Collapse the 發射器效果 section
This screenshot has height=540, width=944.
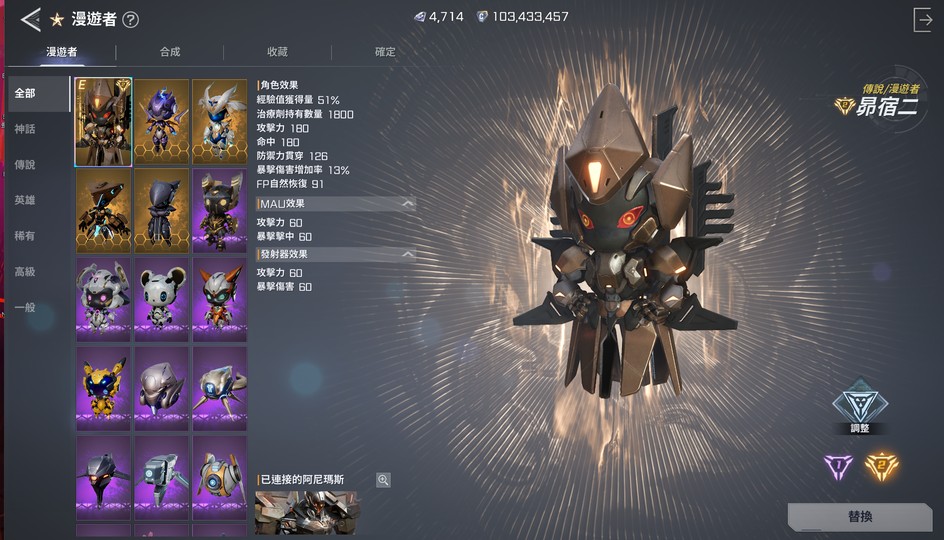tap(407, 255)
